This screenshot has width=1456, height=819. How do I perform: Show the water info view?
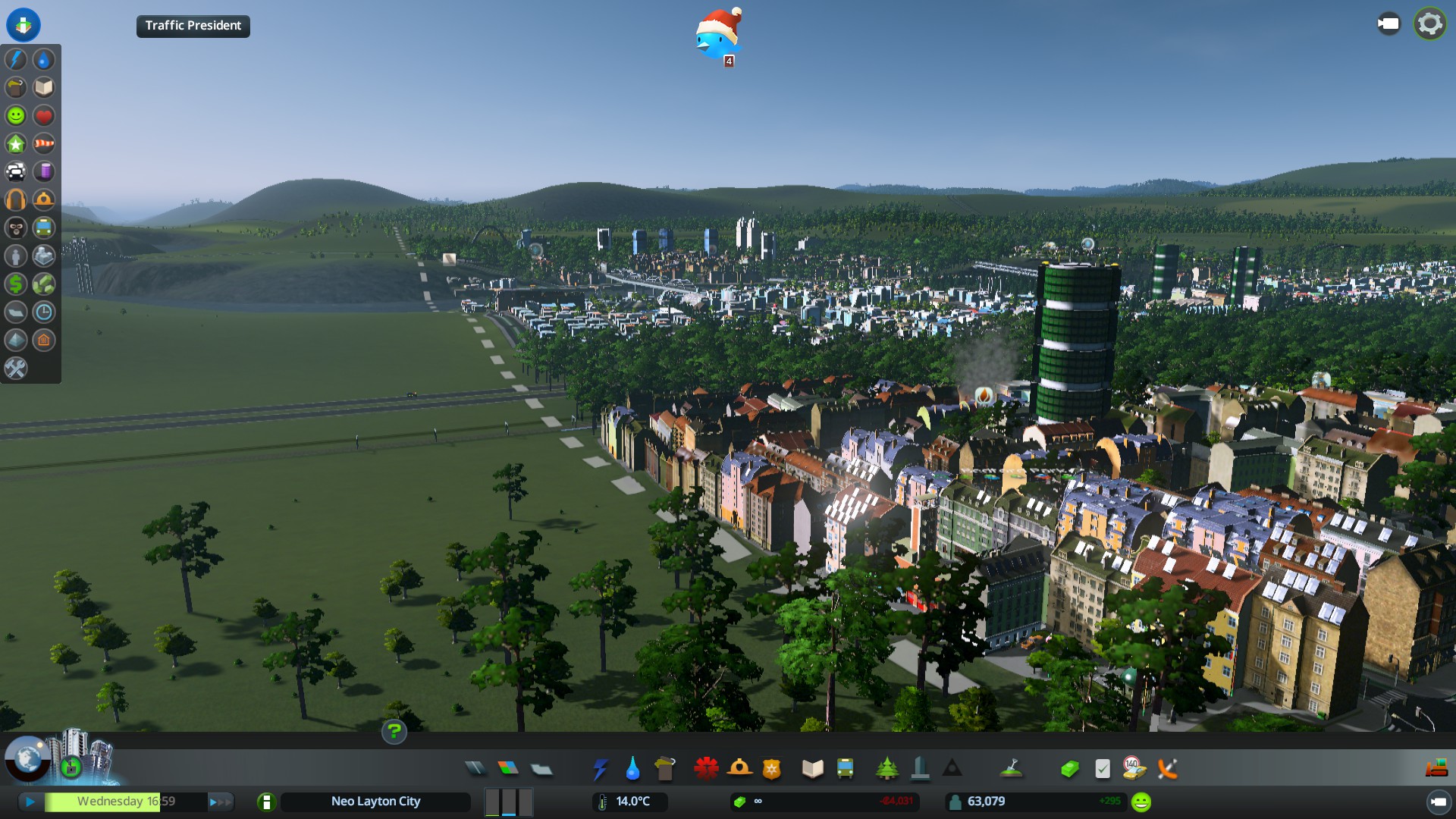44,60
